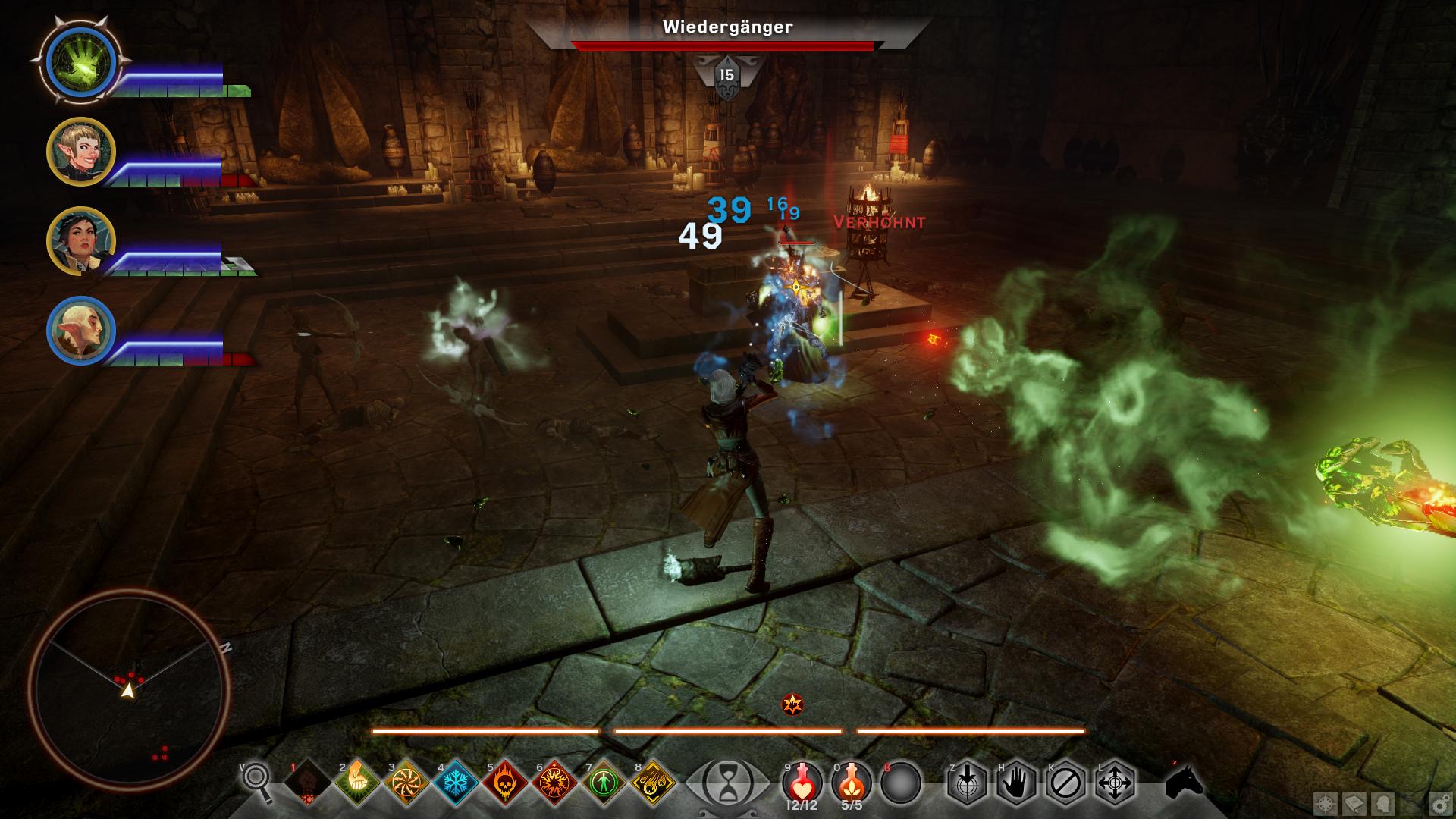Screen dimensions: 1456x819
Task: Order party to hold position
Action: click(1017, 782)
